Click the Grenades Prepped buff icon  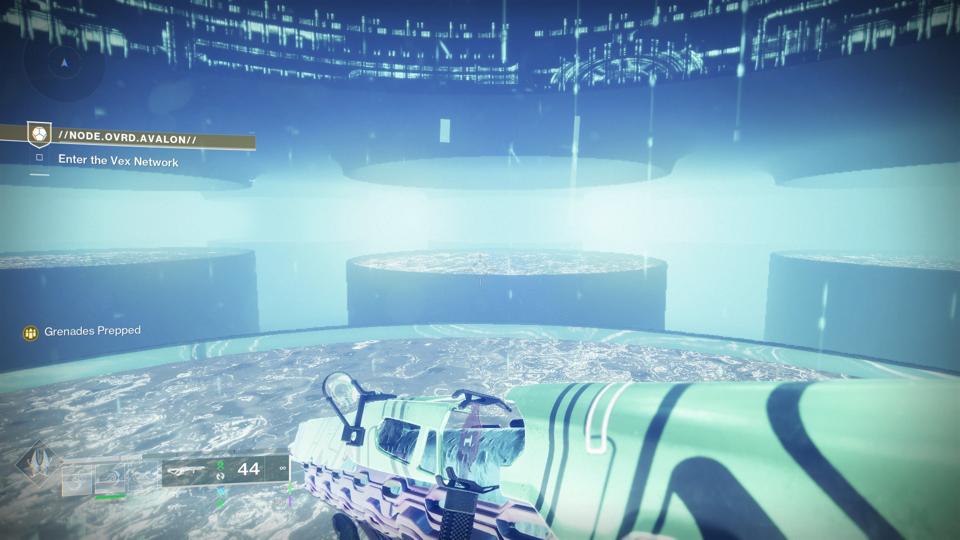(31, 331)
